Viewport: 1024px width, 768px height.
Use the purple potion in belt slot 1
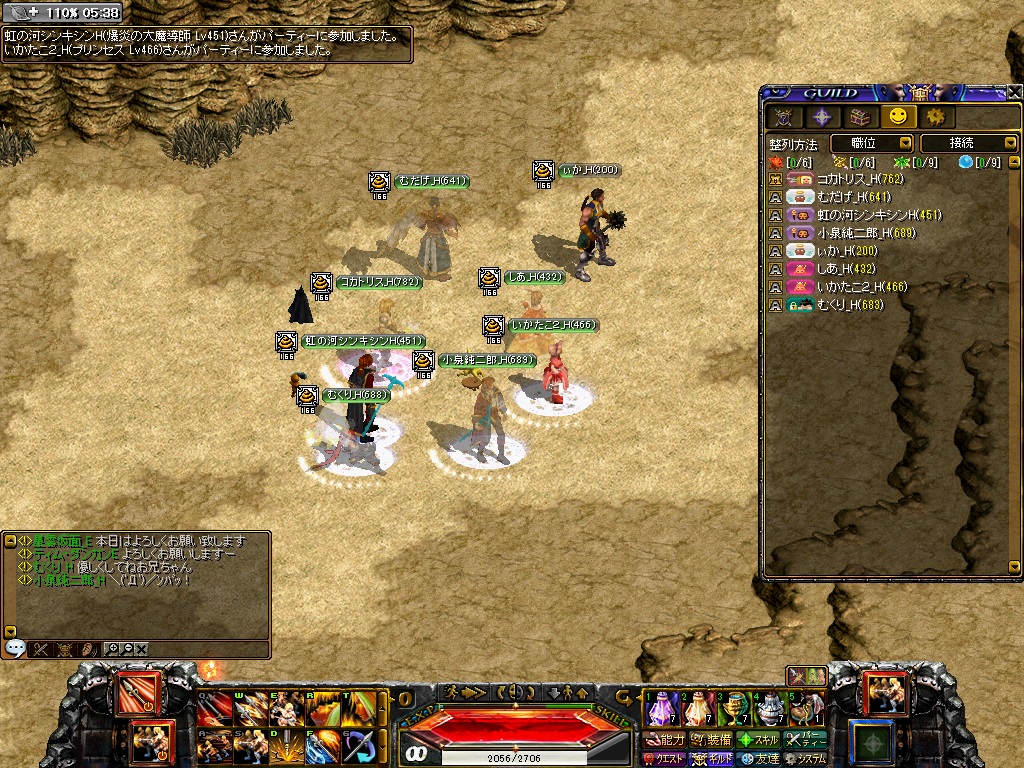(x=660, y=710)
